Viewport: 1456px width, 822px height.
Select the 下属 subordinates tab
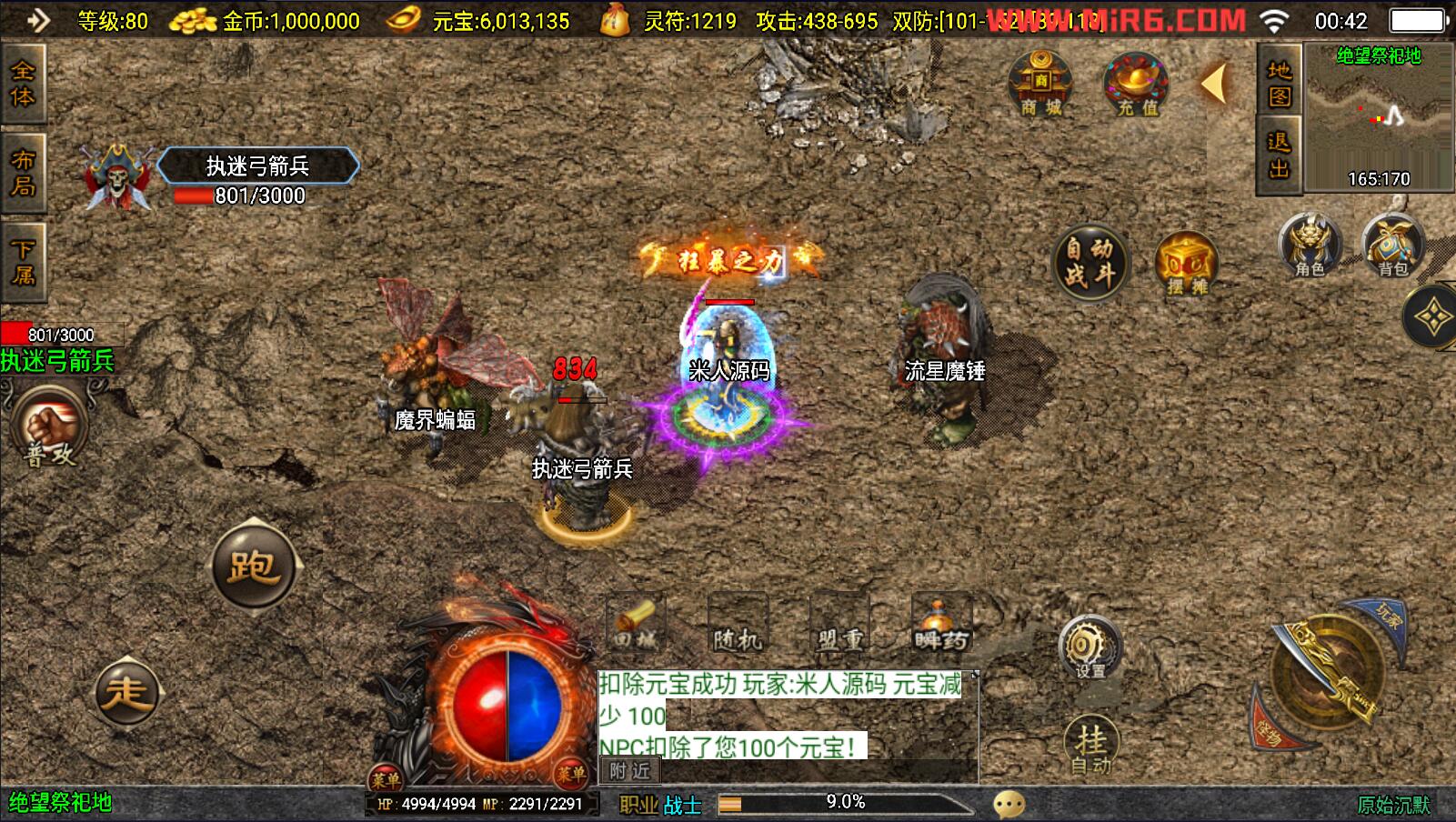pos(23,262)
